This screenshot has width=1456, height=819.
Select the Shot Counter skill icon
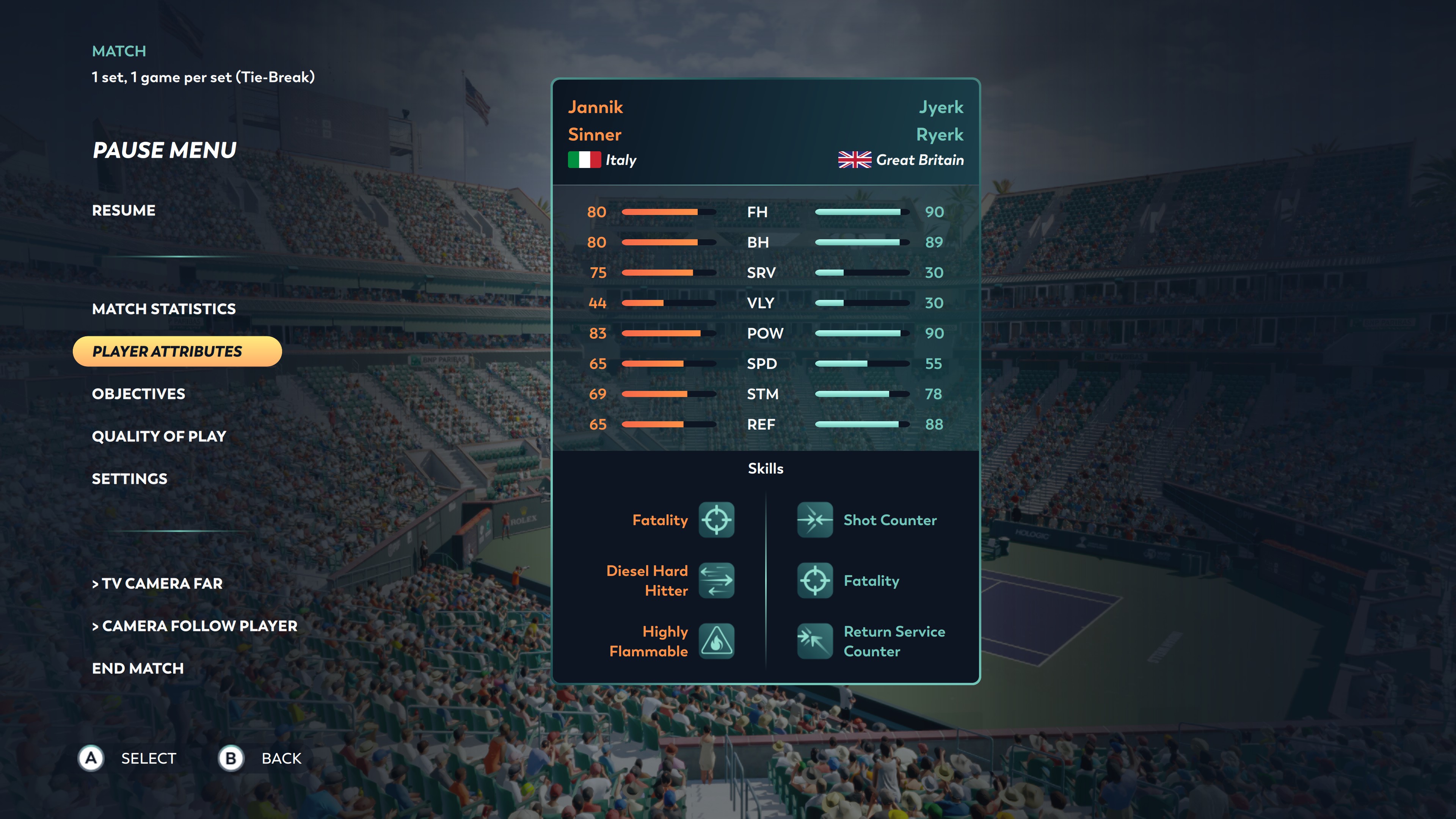[x=814, y=519]
